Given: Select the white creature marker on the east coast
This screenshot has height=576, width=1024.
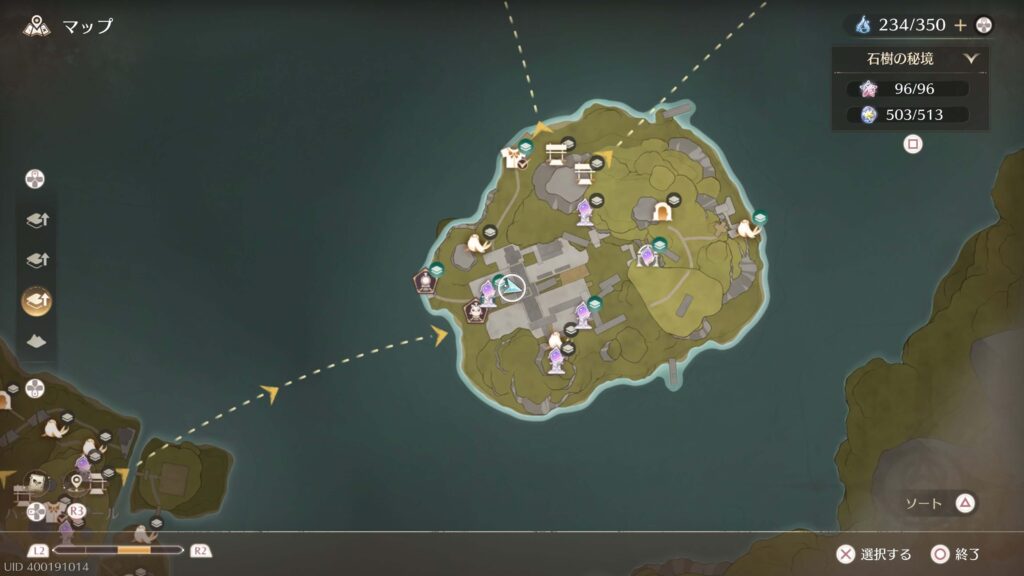Looking at the screenshot, I should pyautogui.click(x=747, y=230).
